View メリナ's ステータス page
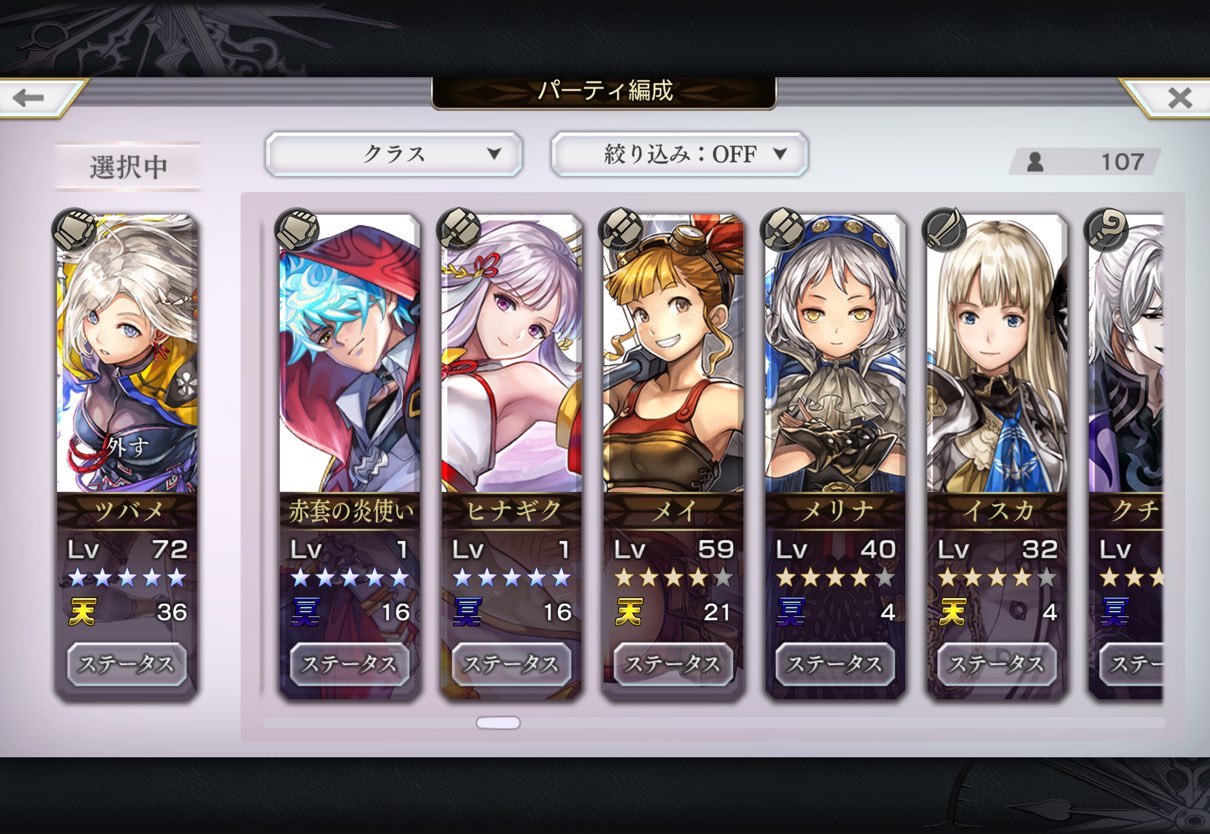Screen dimensions: 1210x834 click(x=835, y=664)
